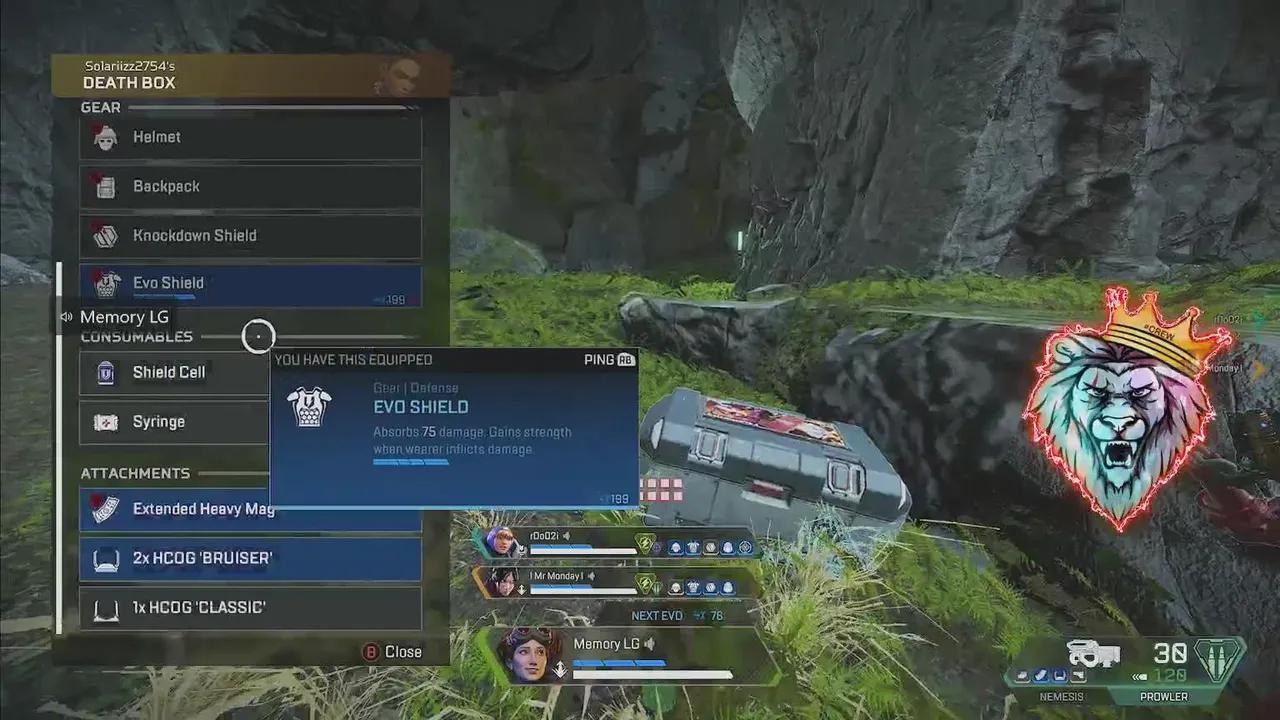Select the Knockdown Shield icon
This screenshot has height=720, width=1280.
coord(107,236)
